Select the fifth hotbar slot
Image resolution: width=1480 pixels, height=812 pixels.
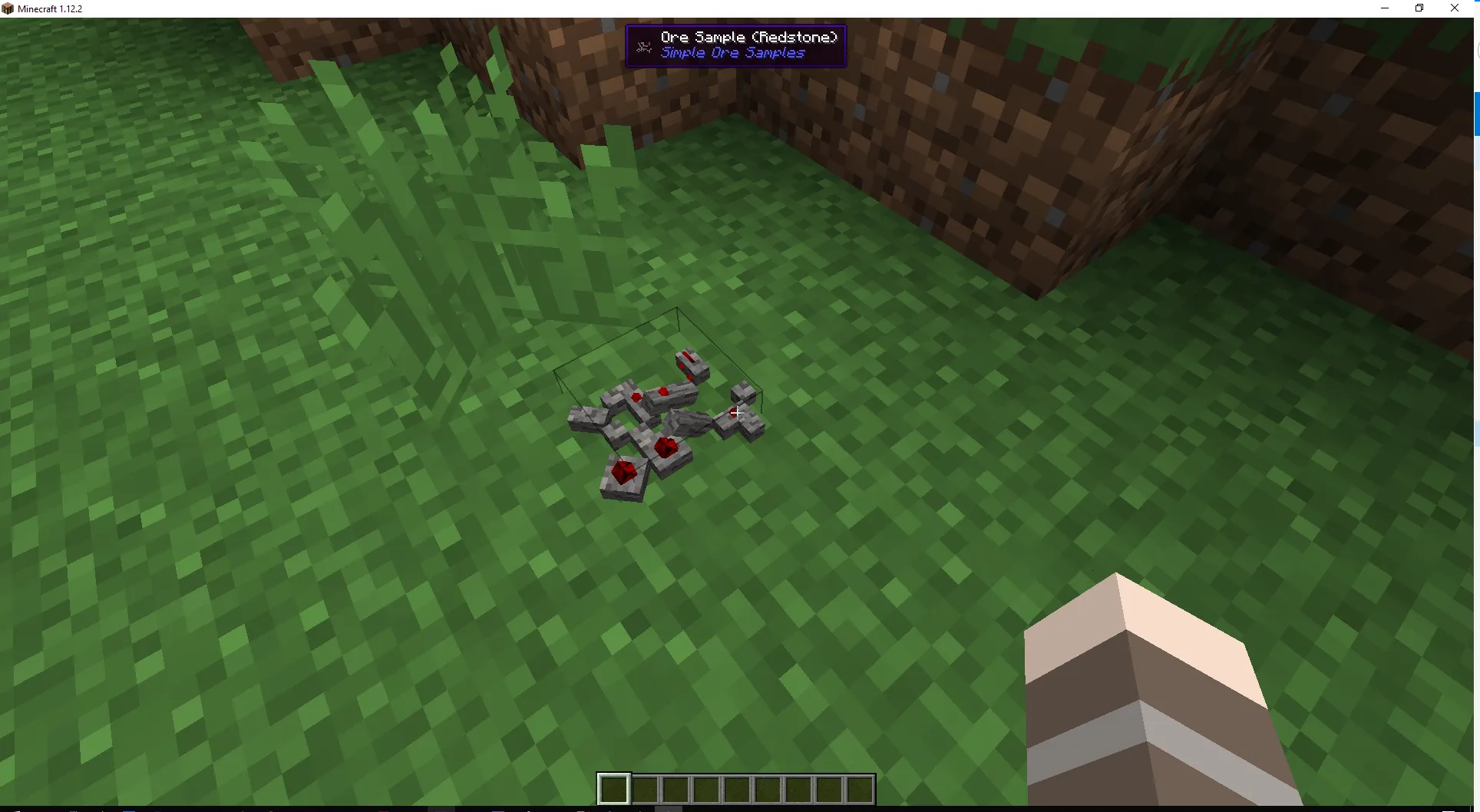pyautogui.click(x=736, y=788)
